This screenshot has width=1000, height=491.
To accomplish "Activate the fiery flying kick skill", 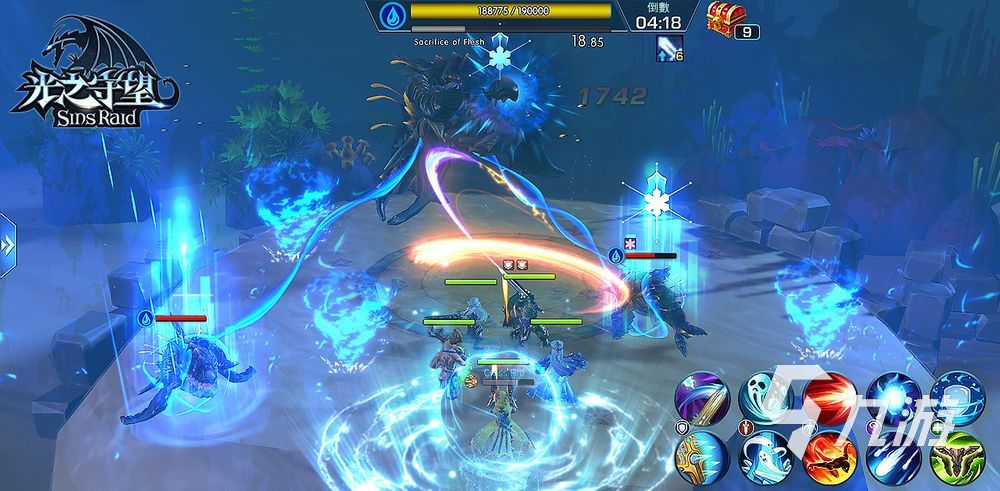I will [x=829, y=458].
